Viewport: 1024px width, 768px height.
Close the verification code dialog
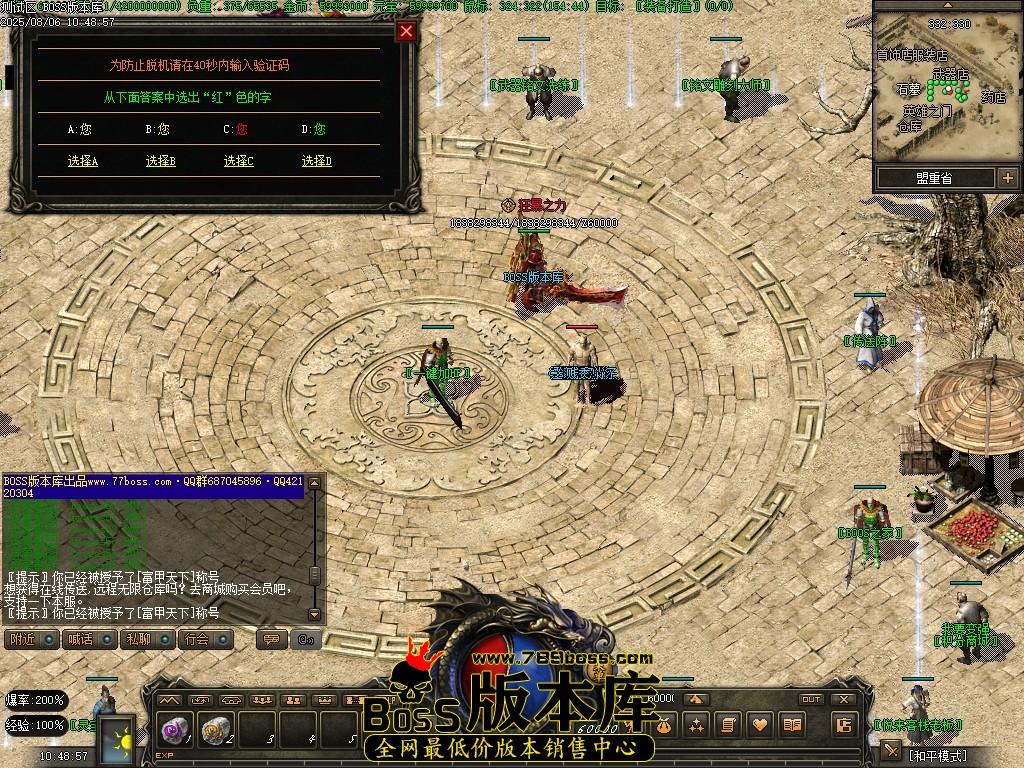coord(406,31)
